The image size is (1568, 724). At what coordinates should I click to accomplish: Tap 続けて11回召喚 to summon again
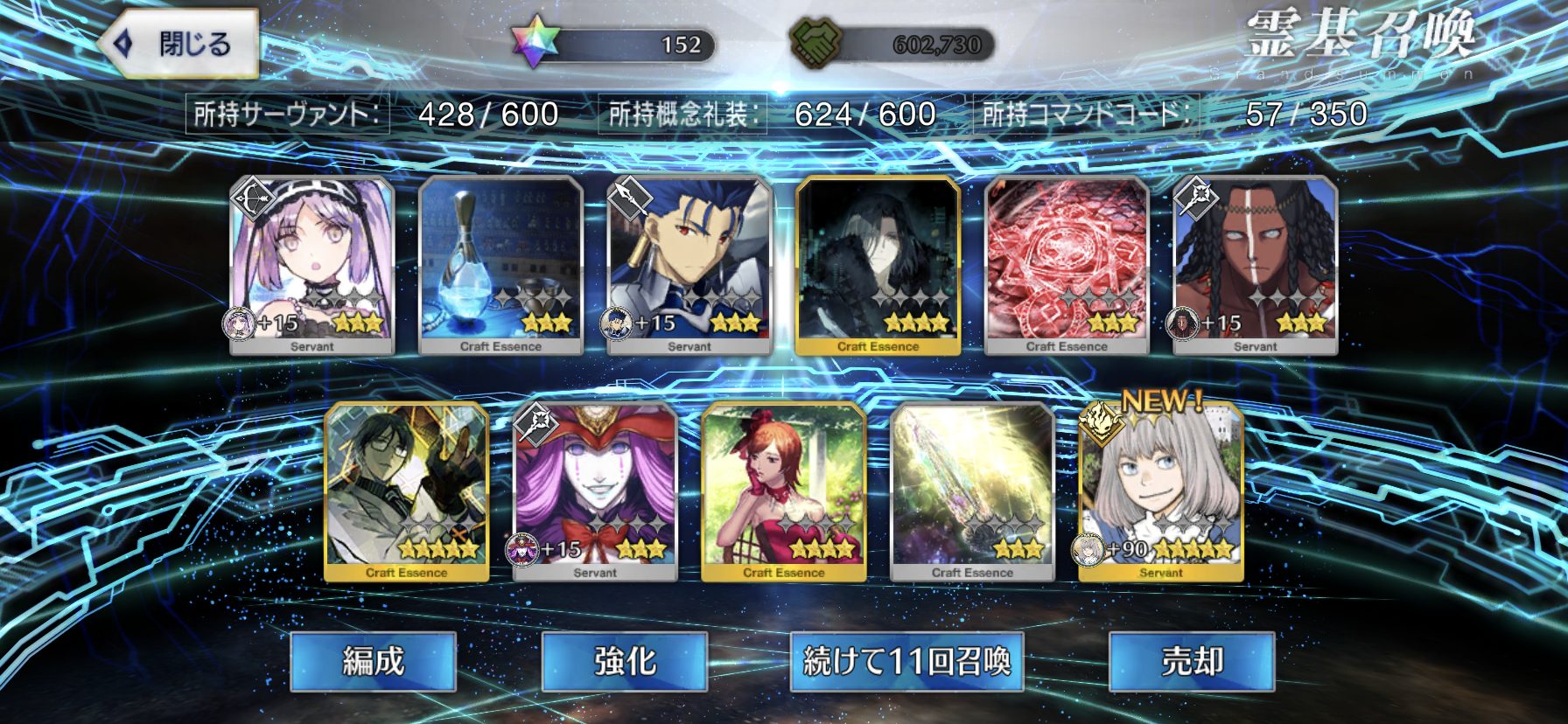[906, 661]
